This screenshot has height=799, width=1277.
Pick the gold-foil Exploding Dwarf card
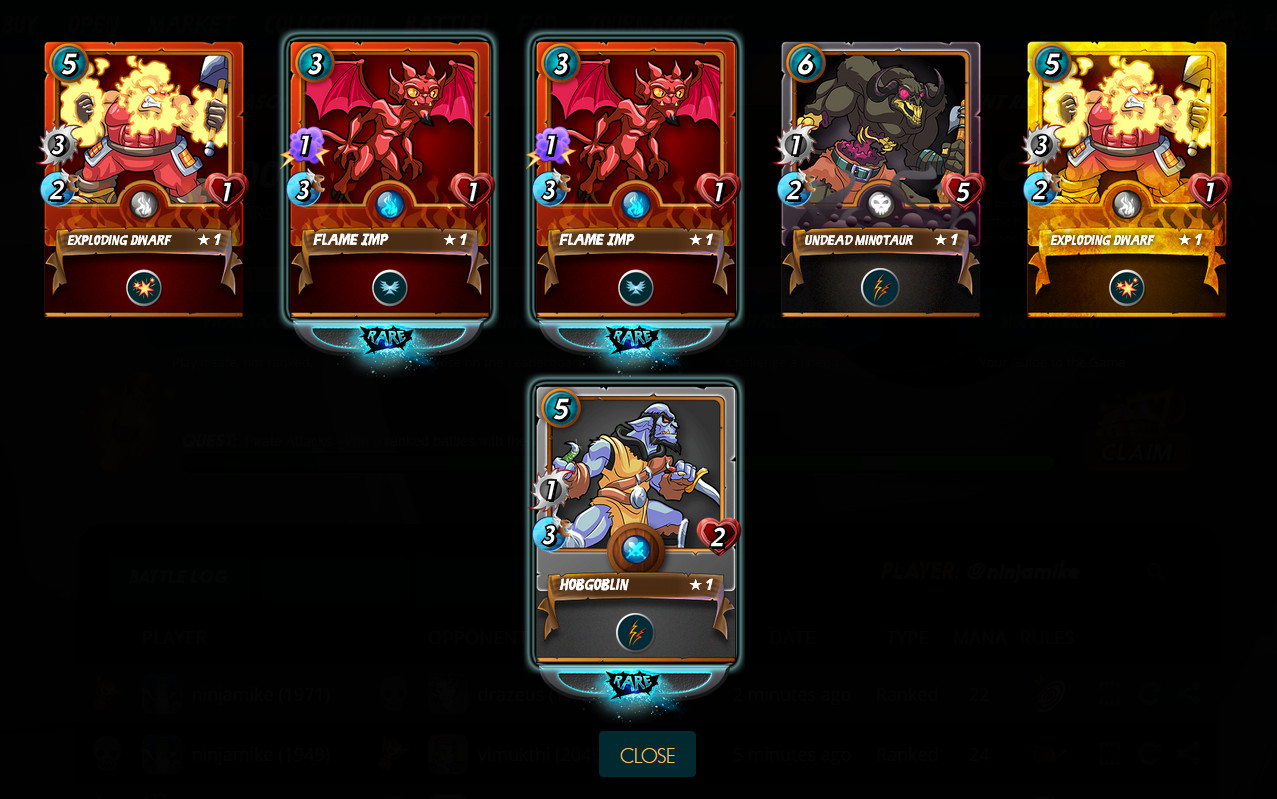click(x=1126, y=180)
